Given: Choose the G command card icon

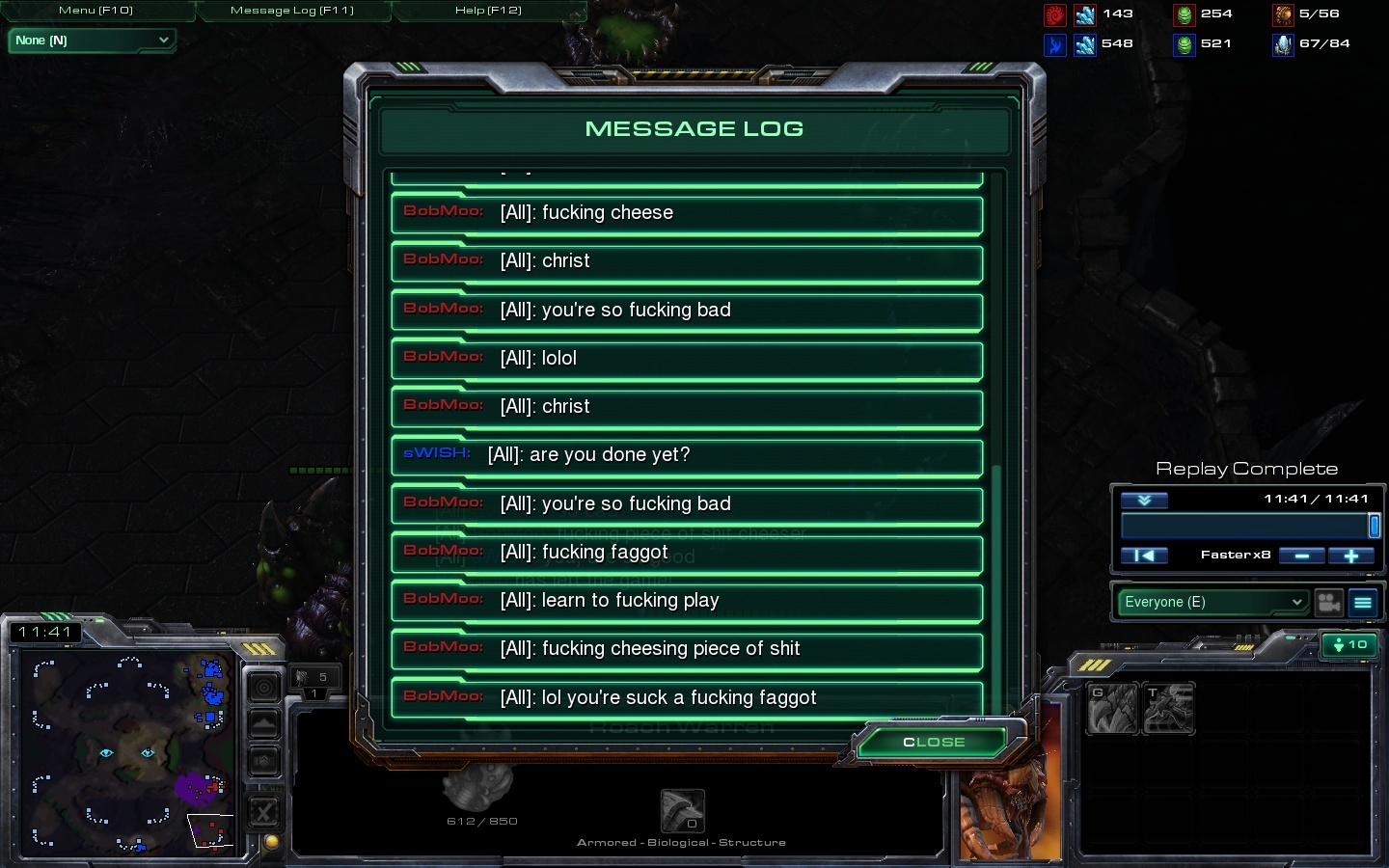Looking at the screenshot, I should coord(1112,709).
